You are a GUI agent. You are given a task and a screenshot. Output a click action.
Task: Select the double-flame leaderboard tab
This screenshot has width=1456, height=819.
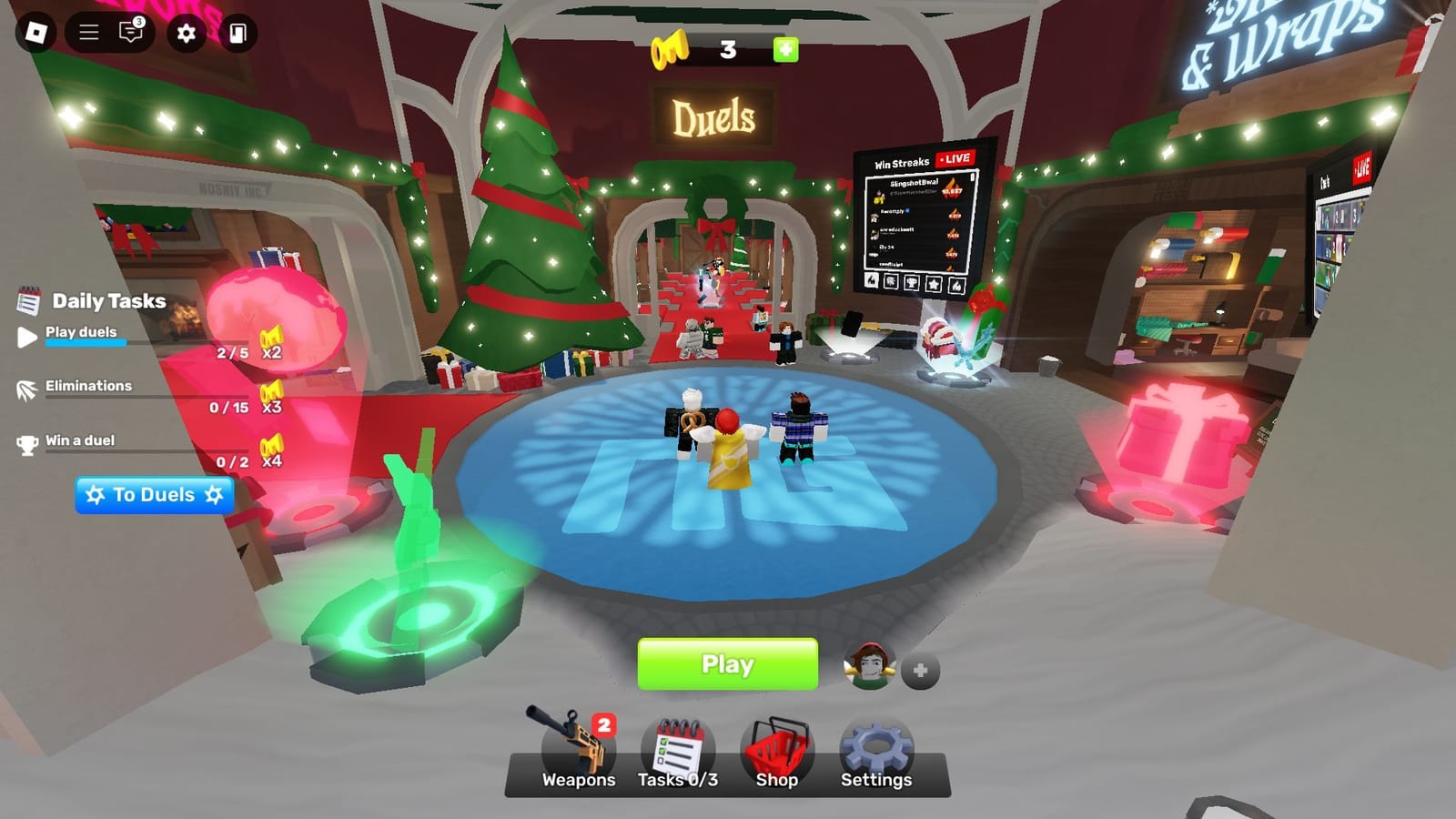(956, 284)
